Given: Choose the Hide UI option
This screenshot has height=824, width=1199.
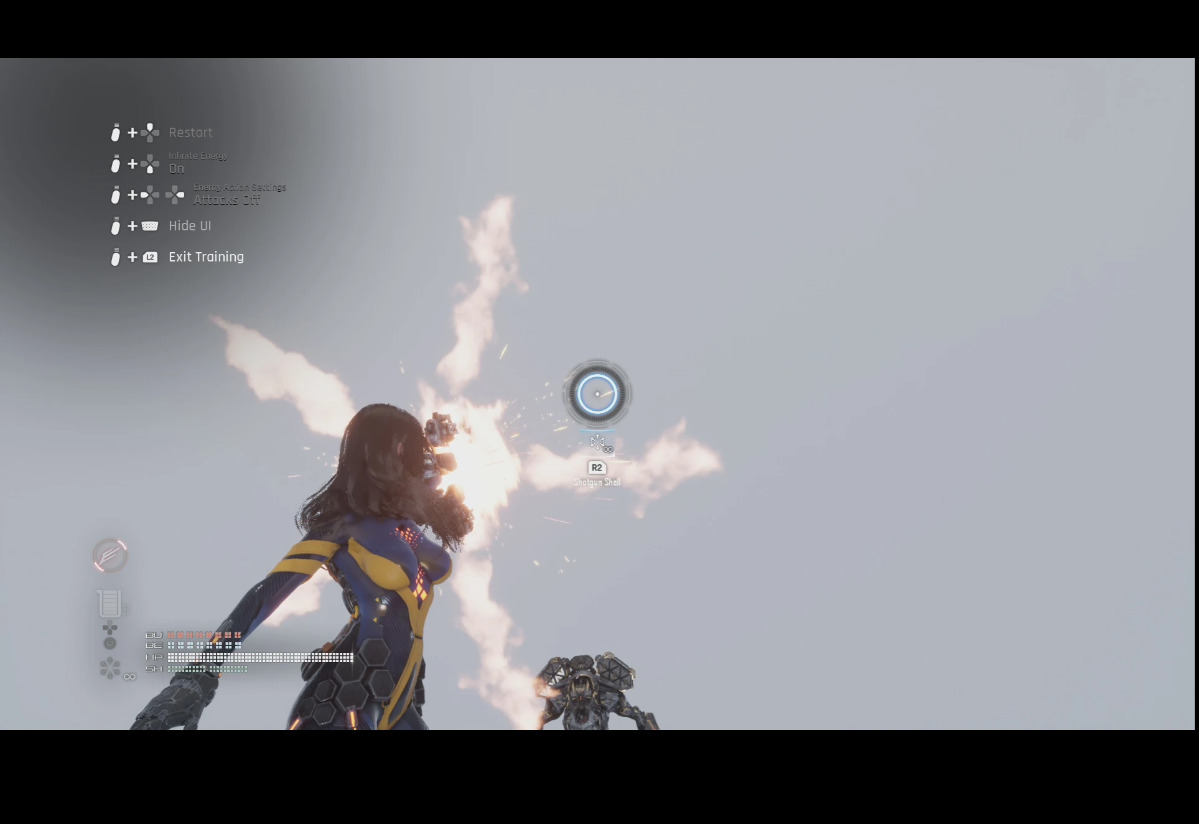Looking at the screenshot, I should tap(189, 226).
